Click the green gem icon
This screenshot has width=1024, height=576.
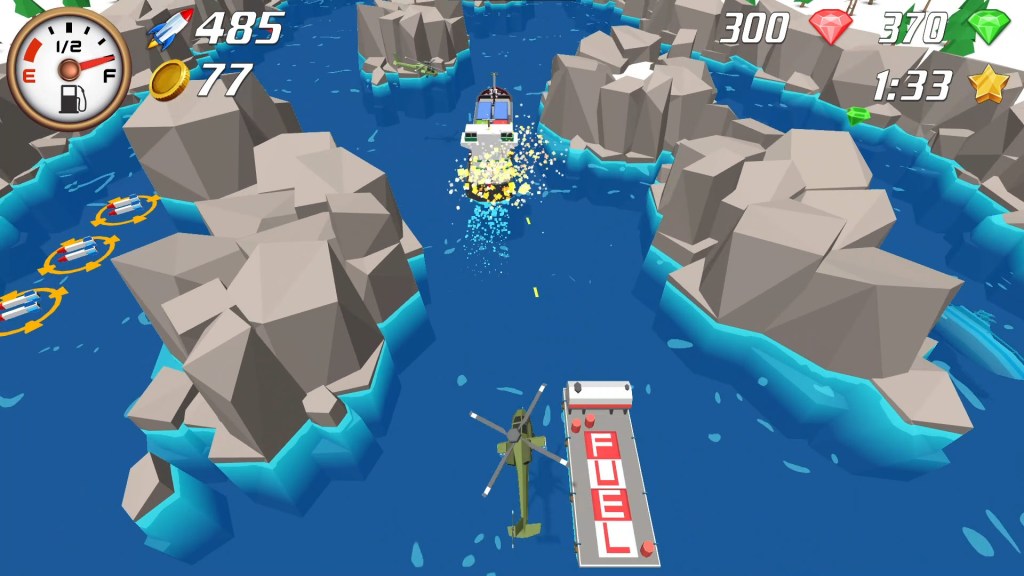pyautogui.click(x=990, y=28)
